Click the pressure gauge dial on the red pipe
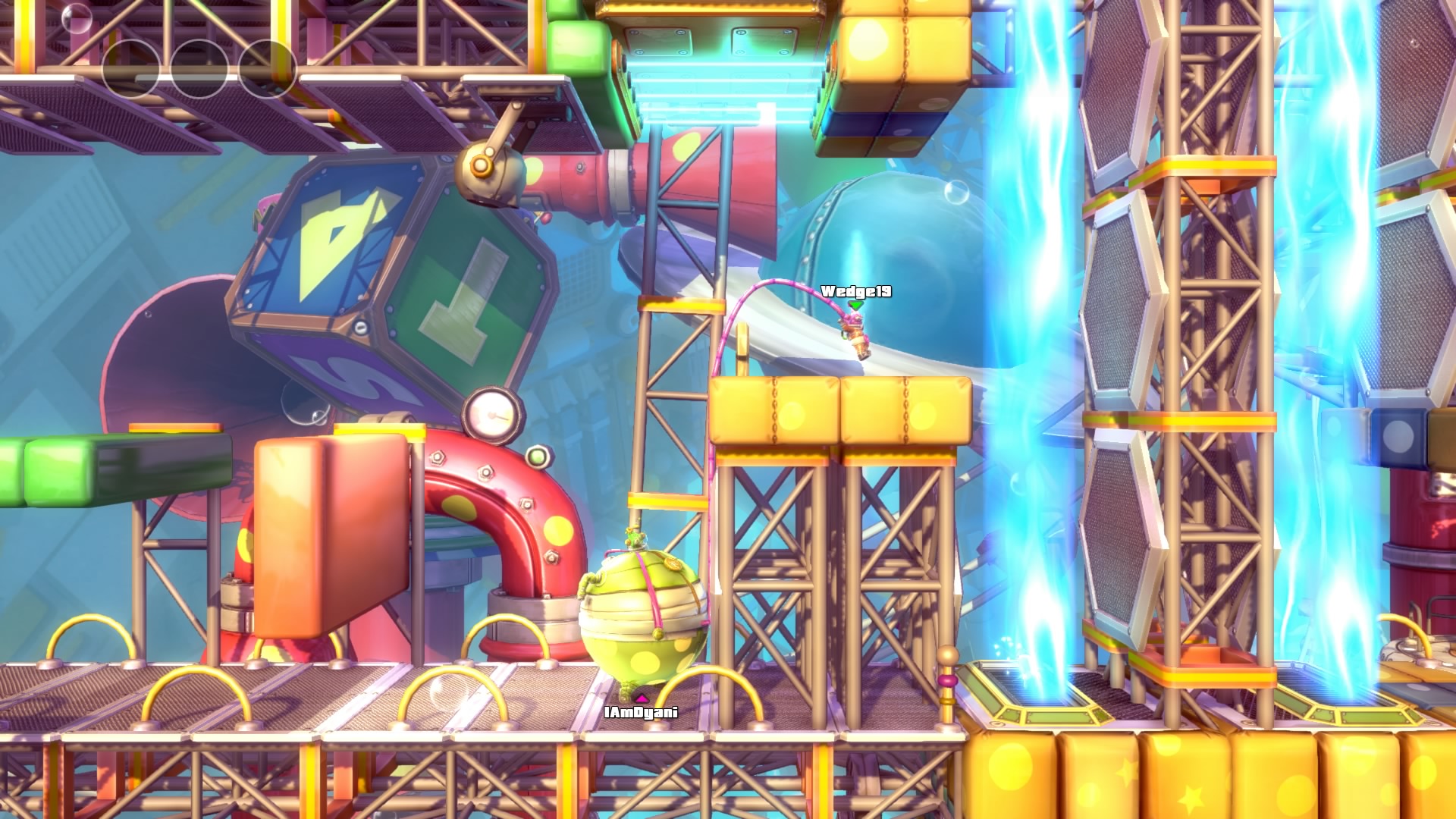1456x819 pixels. point(494,414)
